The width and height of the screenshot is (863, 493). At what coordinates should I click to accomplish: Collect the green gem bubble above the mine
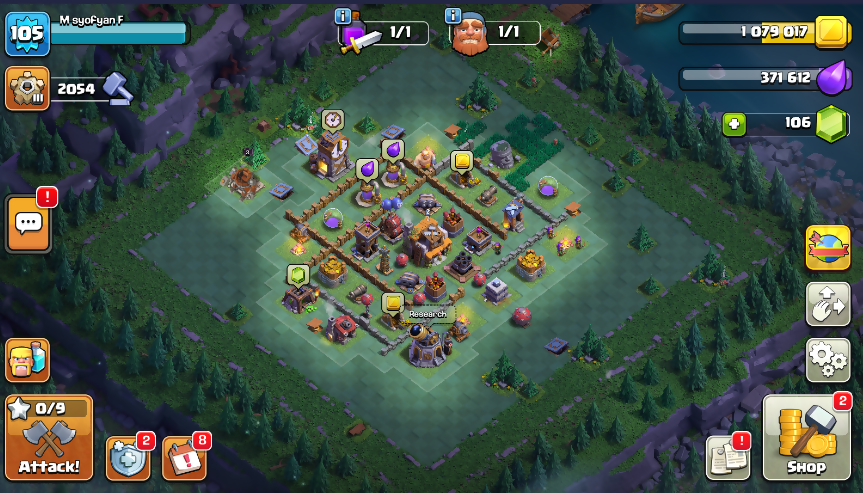(x=297, y=275)
